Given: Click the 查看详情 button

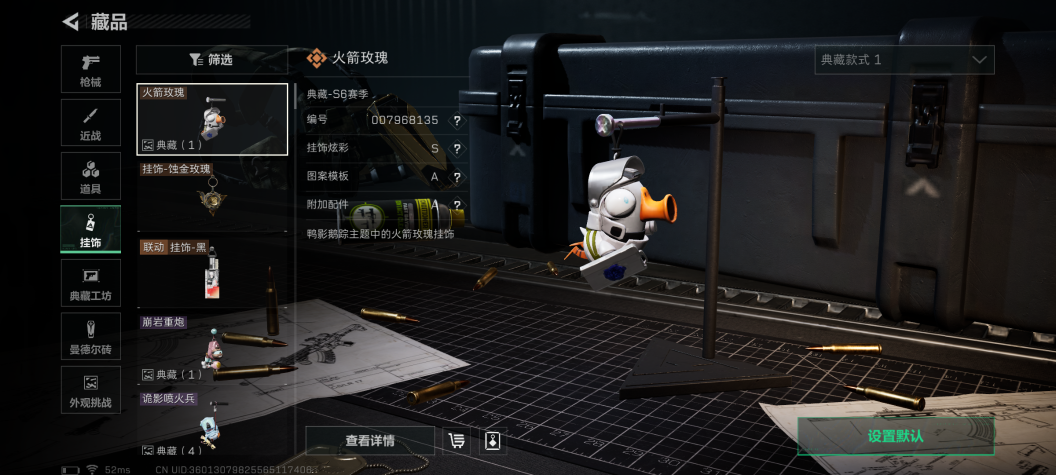Looking at the screenshot, I should (x=370, y=441).
